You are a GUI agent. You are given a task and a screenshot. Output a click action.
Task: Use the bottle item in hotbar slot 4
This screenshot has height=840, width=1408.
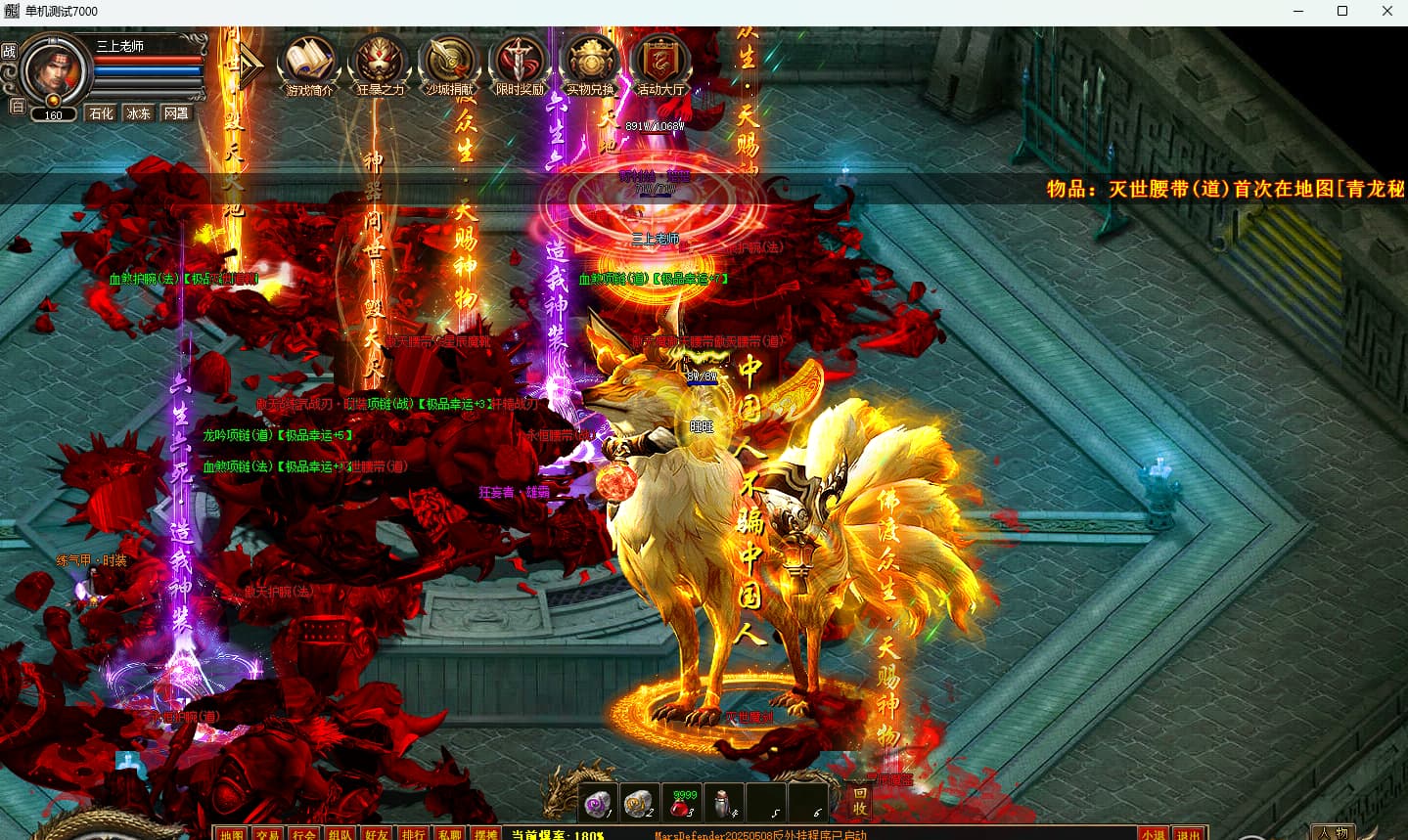(724, 804)
